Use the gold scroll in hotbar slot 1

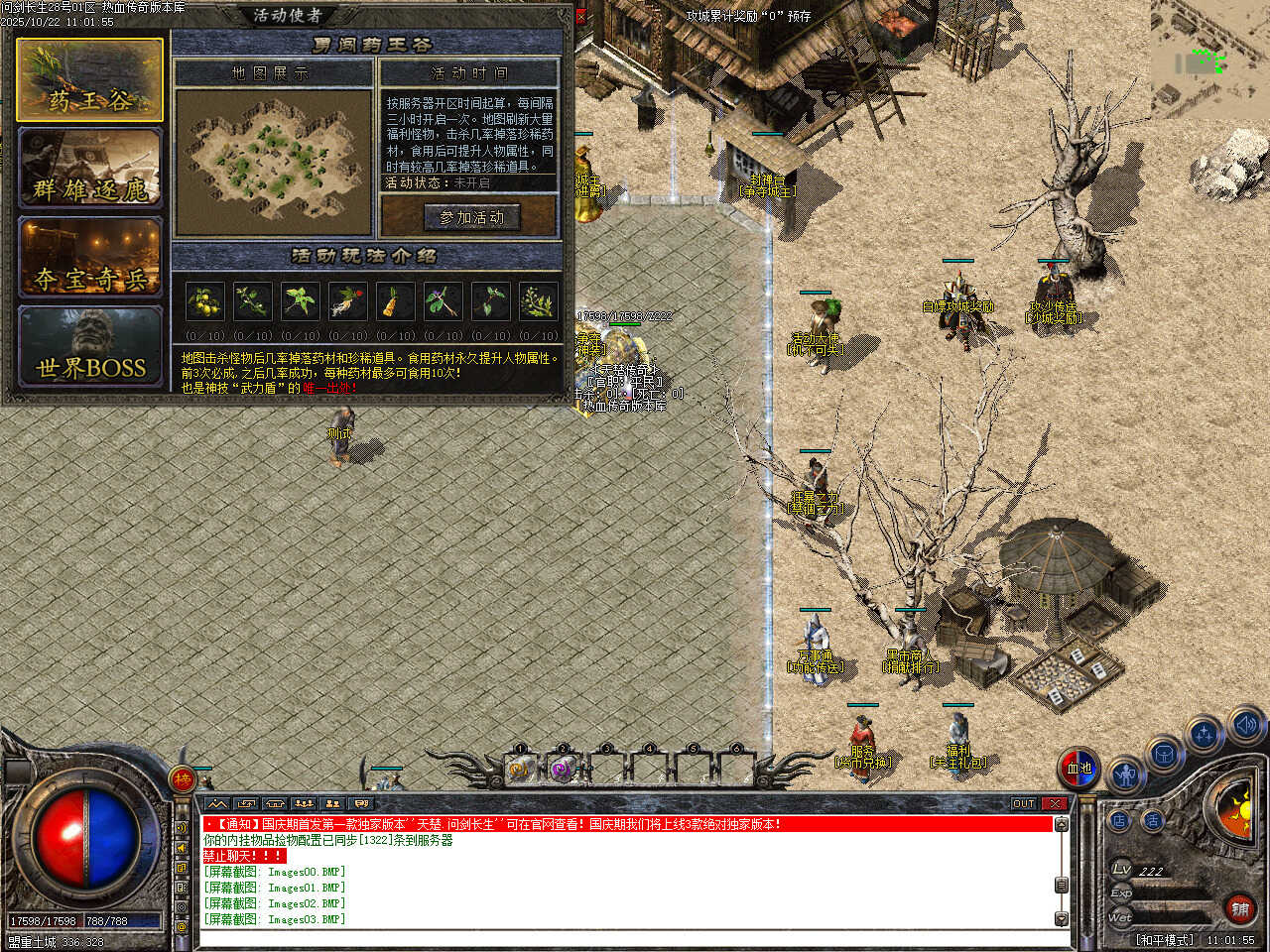coord(519,769)
